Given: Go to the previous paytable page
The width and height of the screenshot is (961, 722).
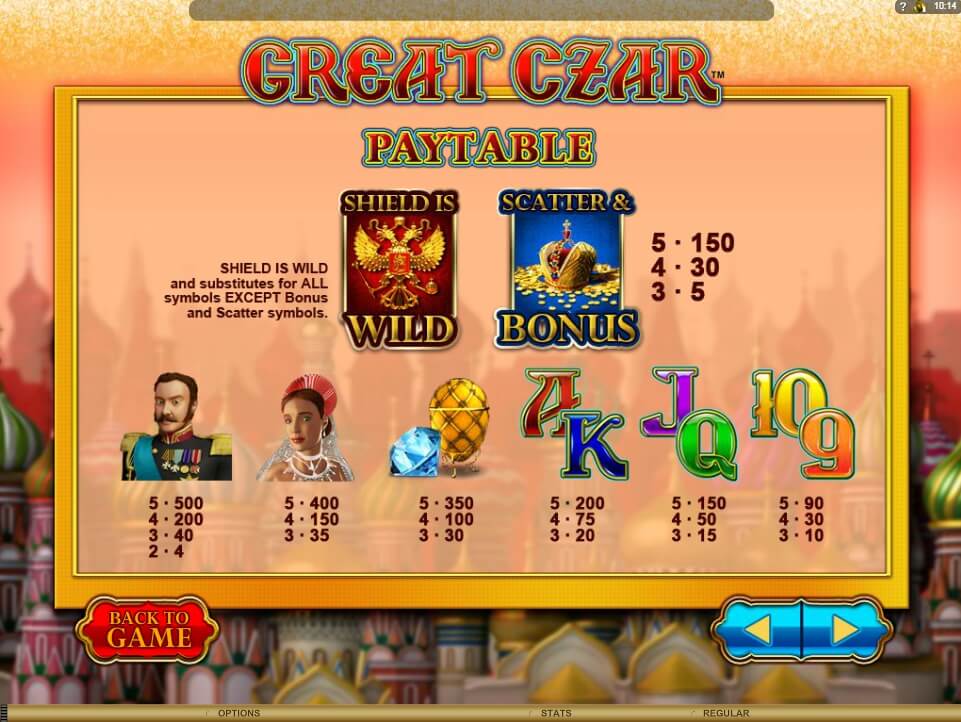Looking at the screenshot, I should point(759,630).
